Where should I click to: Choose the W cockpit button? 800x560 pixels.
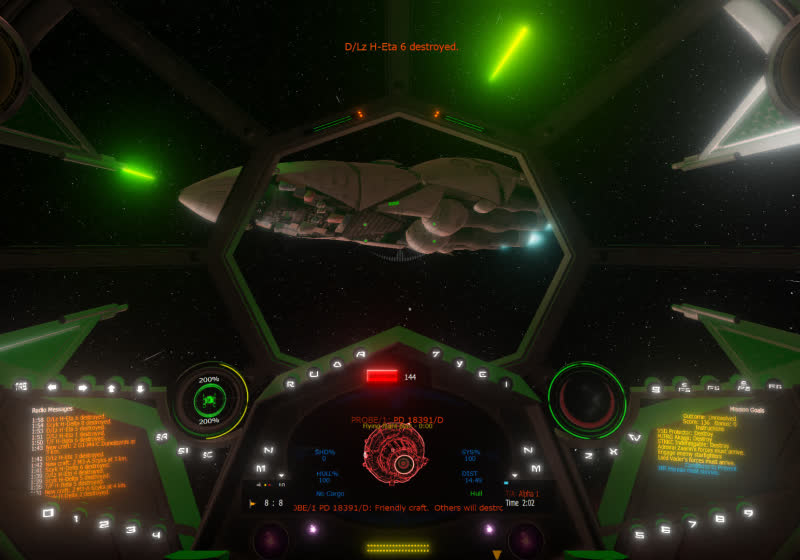(x=636, y=436)
